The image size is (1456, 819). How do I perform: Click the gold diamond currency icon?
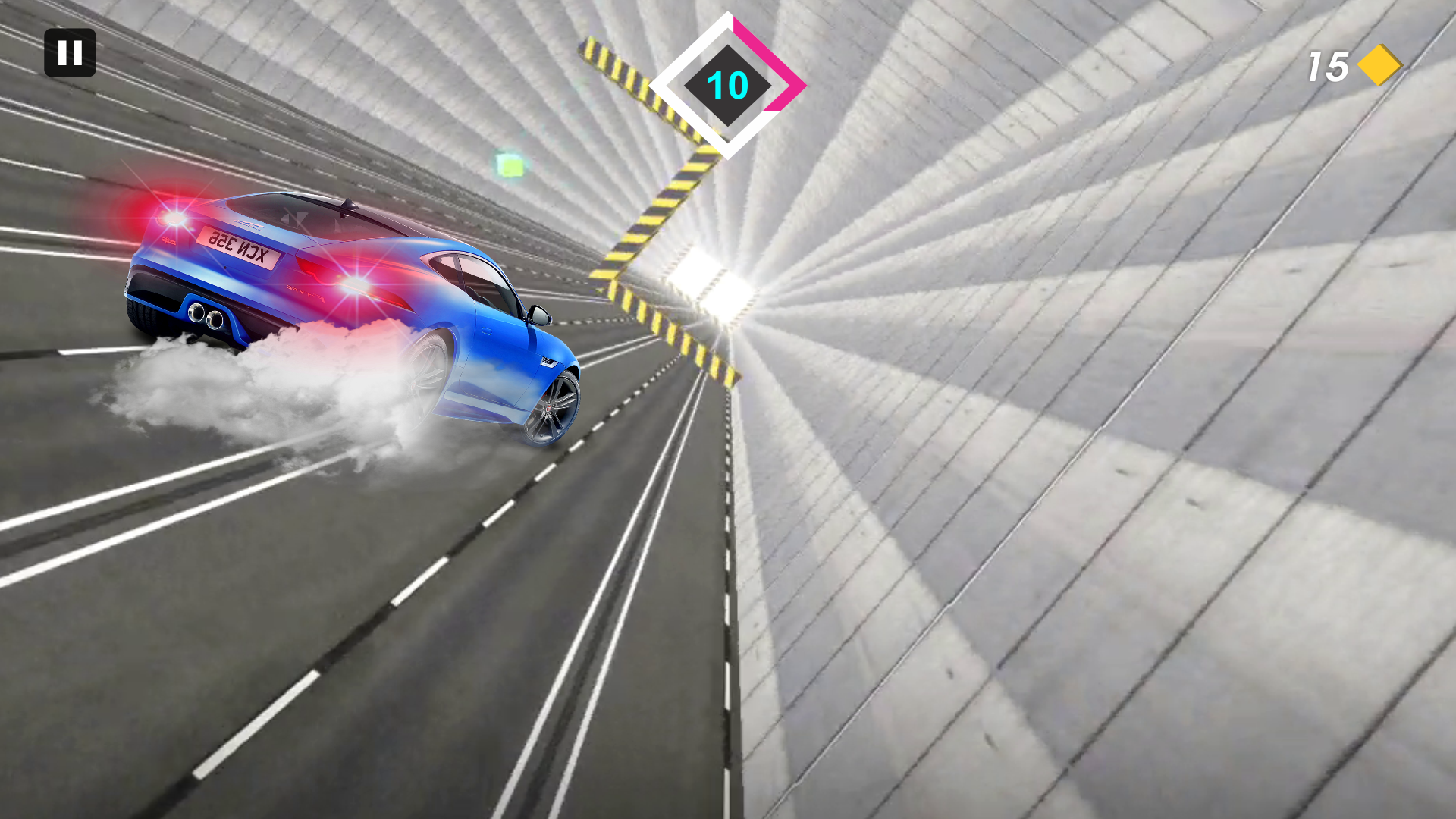coord(1381,64)
